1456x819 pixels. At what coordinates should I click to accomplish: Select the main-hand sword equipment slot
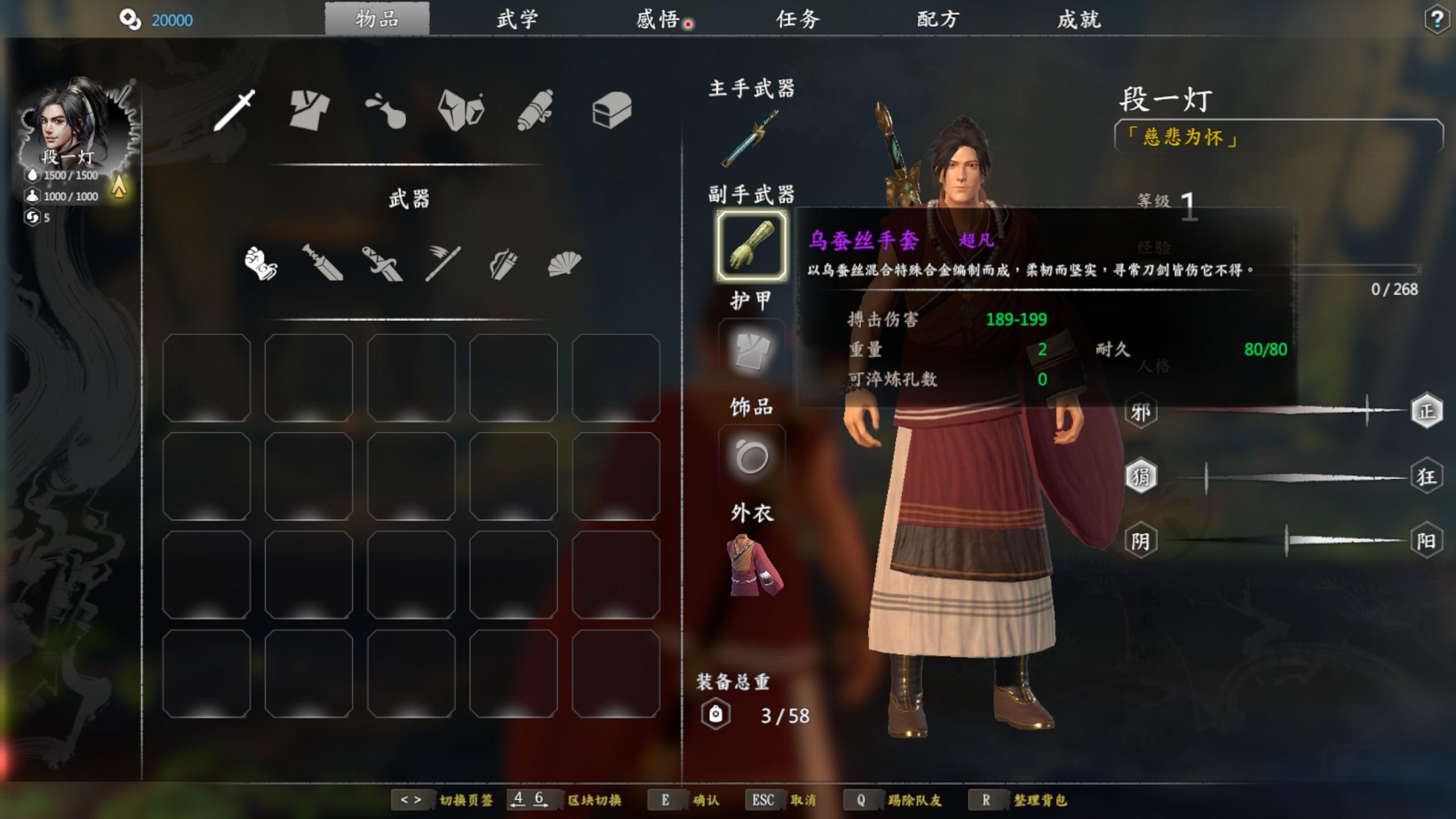751,138
